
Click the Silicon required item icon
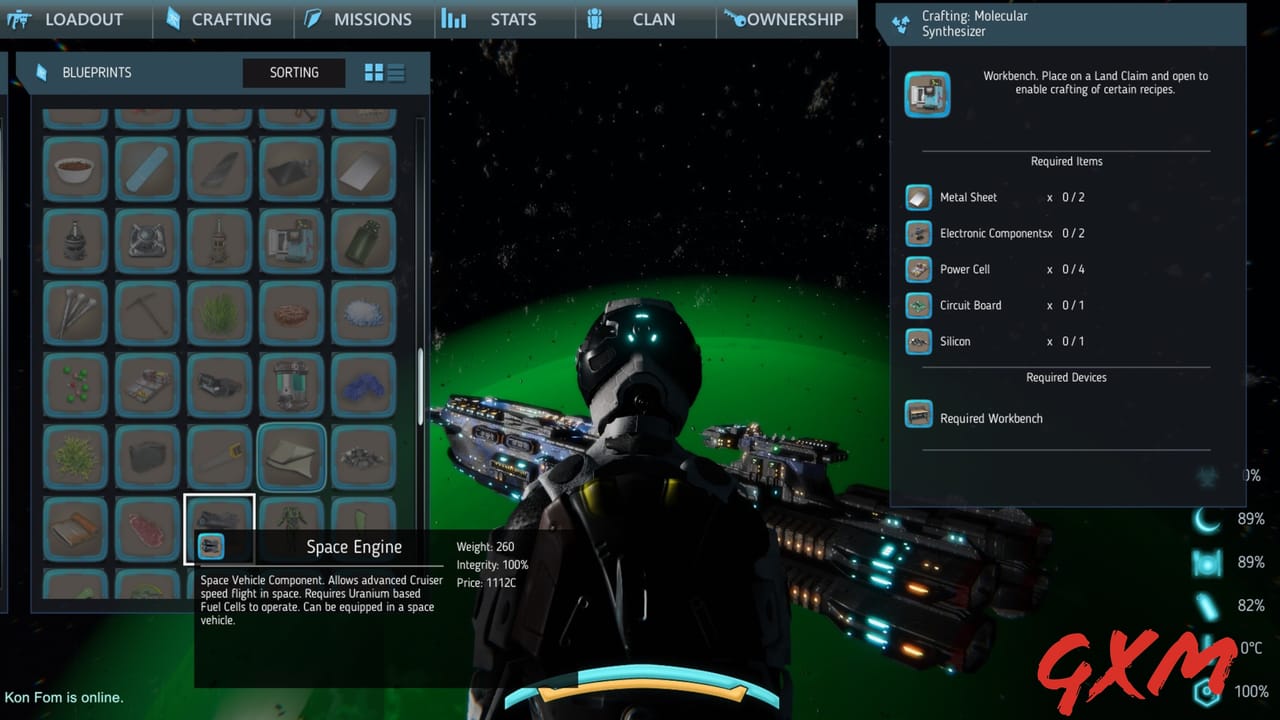pyautogui.click(x=918, y=341)
